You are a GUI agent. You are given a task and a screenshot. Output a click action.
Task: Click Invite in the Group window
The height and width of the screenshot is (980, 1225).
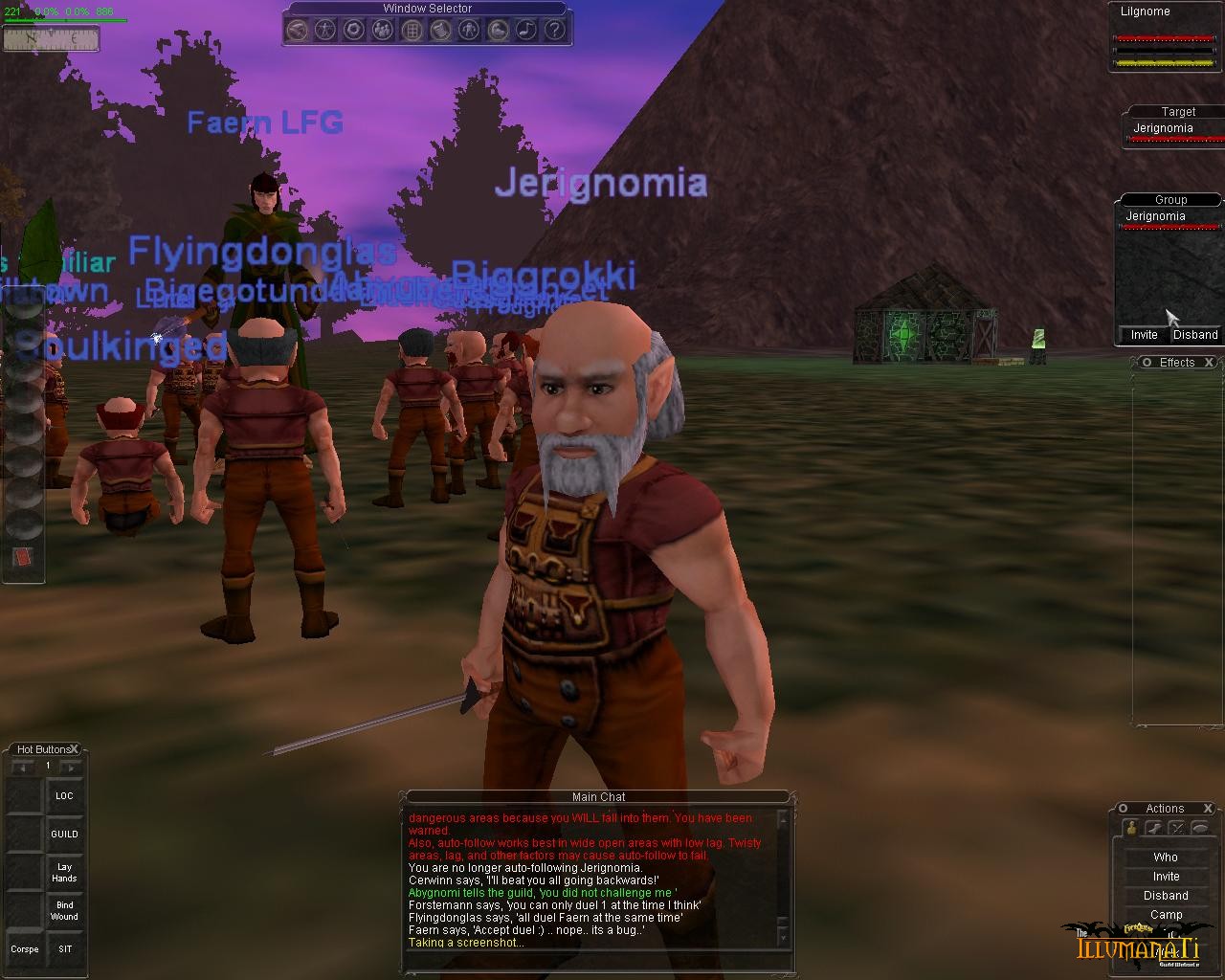[x=1144, y=335]
